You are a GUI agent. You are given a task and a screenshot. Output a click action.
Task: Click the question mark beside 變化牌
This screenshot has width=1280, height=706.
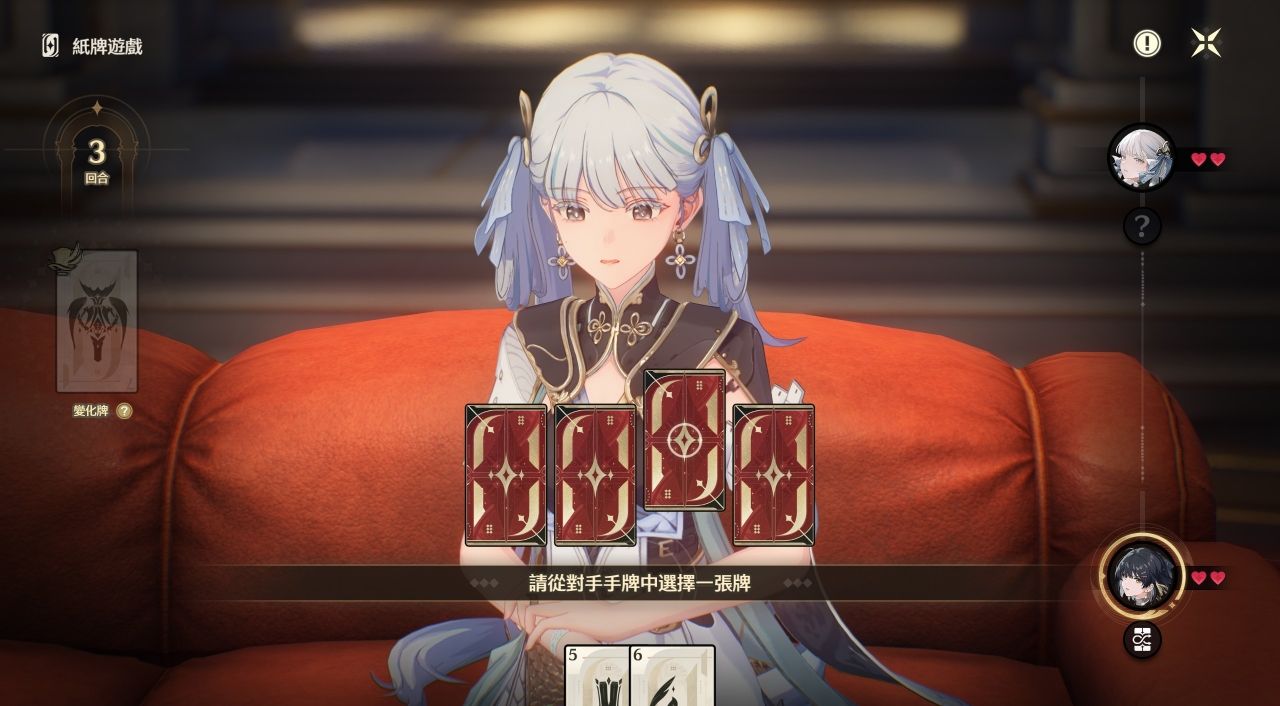click(124, 411)
